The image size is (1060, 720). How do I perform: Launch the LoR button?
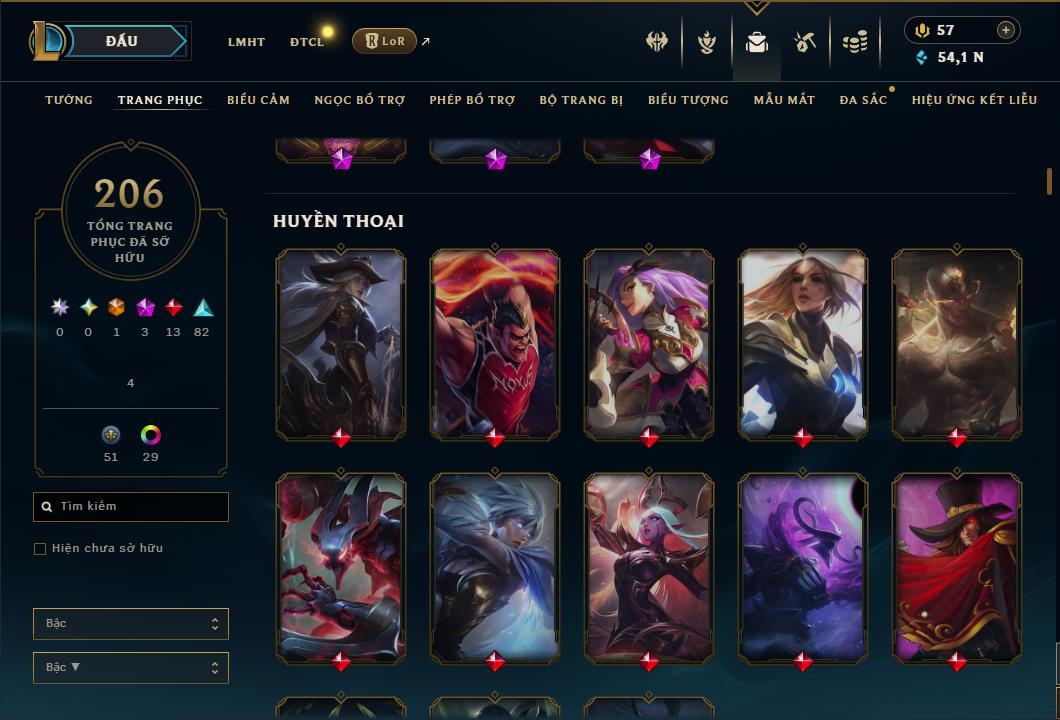coord(384,41)
